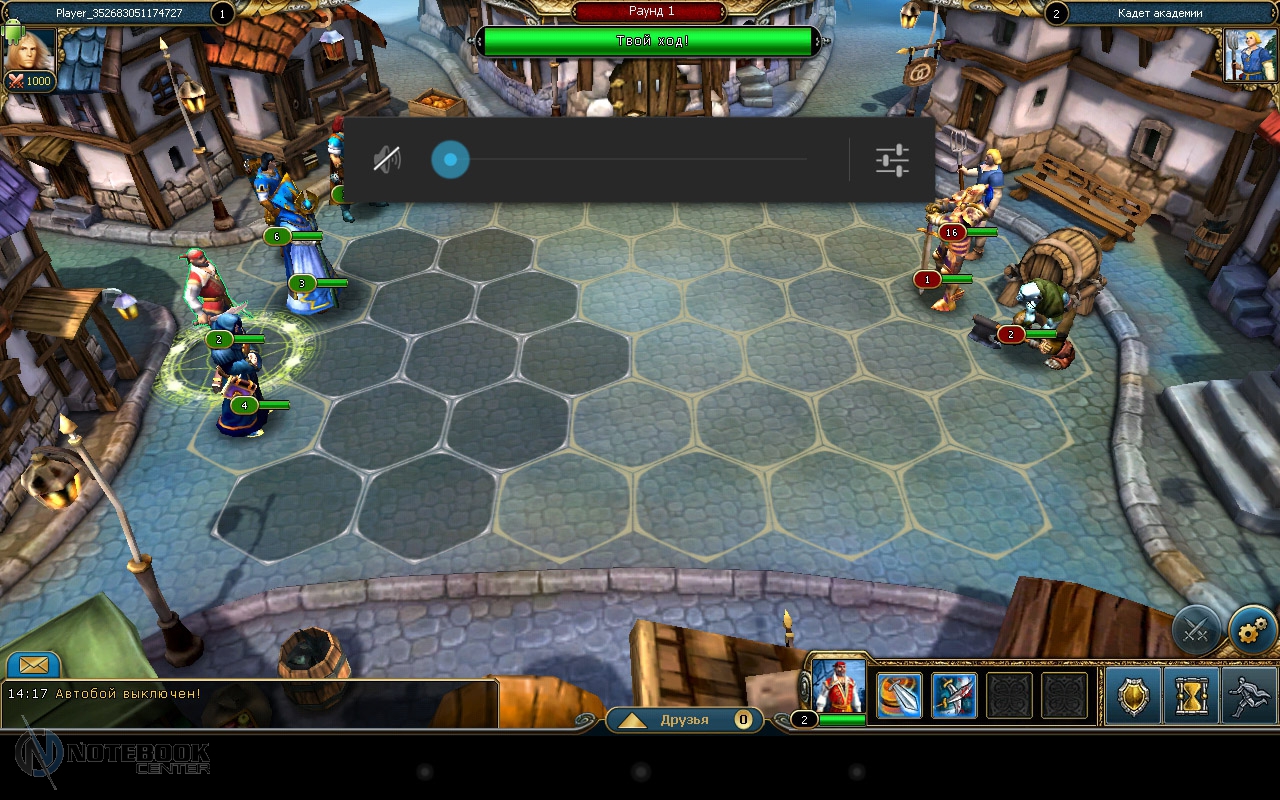The width and height of the screenshot is (1280, 800).
Task: Open the envelope mail button
Action: click(33, 665)
